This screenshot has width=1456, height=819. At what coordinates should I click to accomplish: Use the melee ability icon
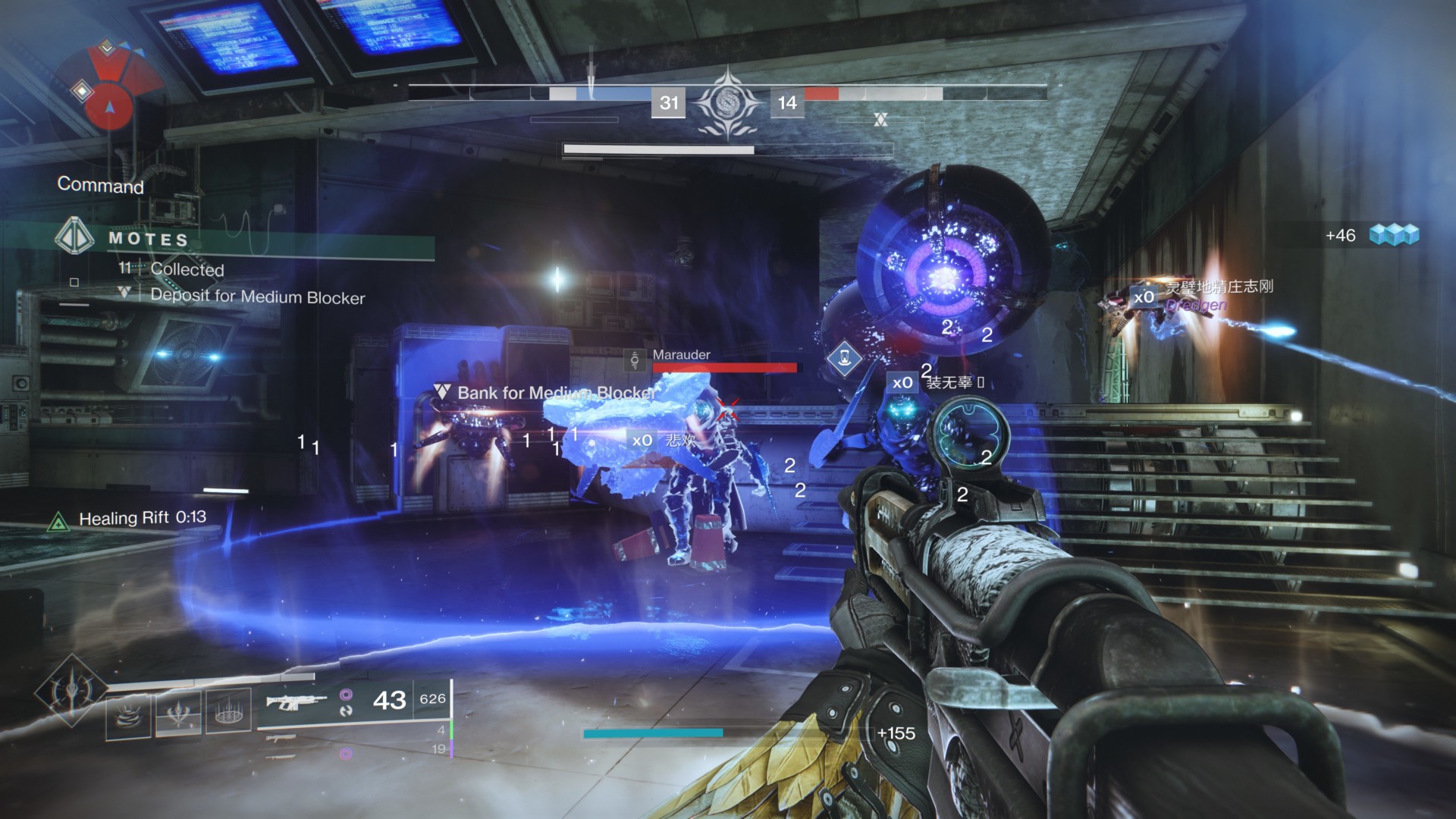pyautogui.click(x=178, y=714)
